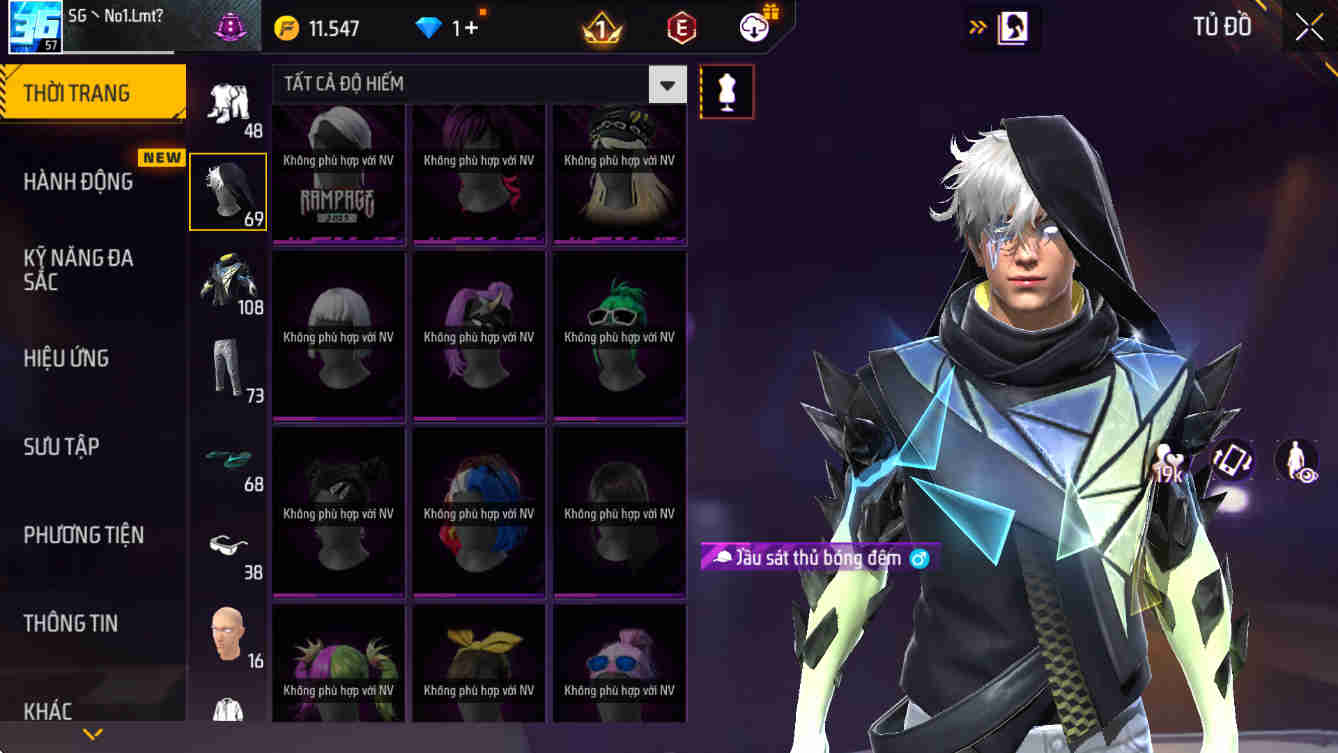The height and width of the screenshot is (753, 1338).
Task: Expand the collapsed panel with double arrows
Action: [978, 27]
